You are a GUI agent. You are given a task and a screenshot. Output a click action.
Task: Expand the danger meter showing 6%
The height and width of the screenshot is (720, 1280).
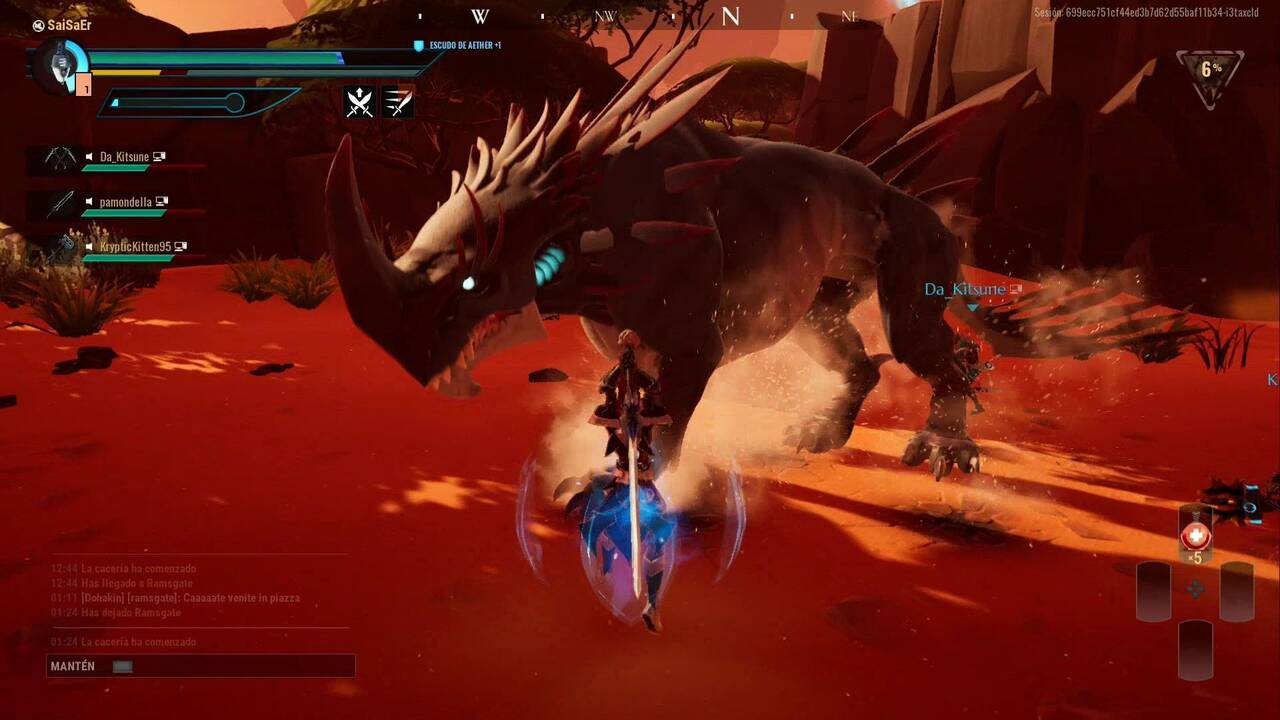(x=1211, y=70)
